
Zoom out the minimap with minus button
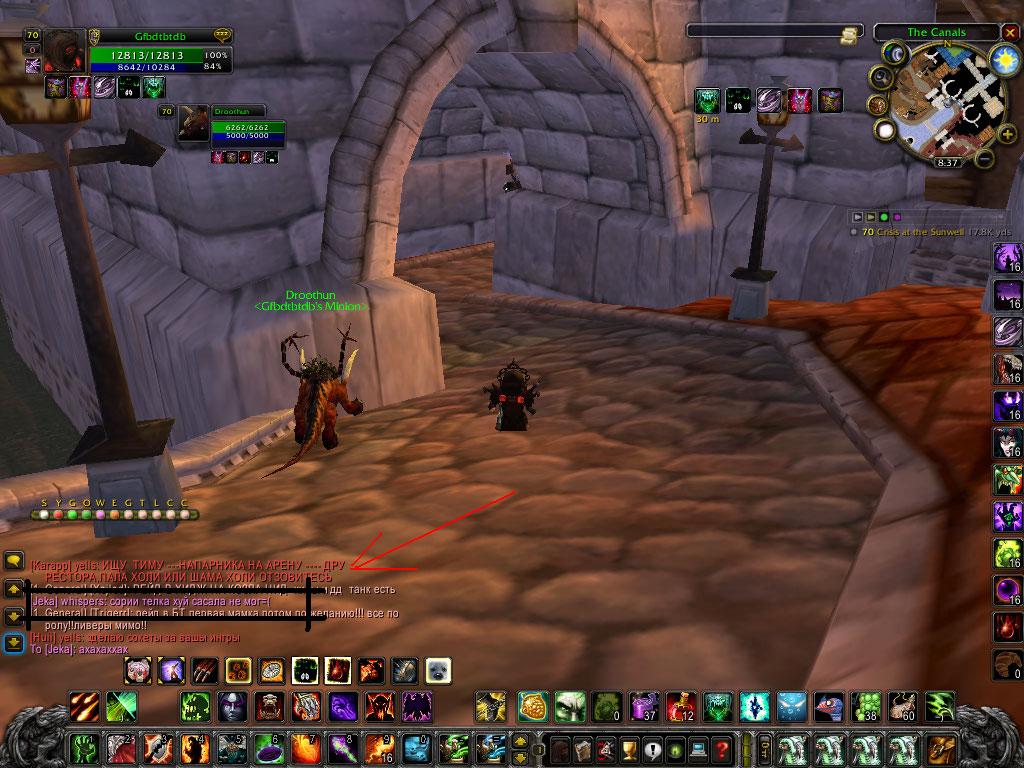click(984, 158)
